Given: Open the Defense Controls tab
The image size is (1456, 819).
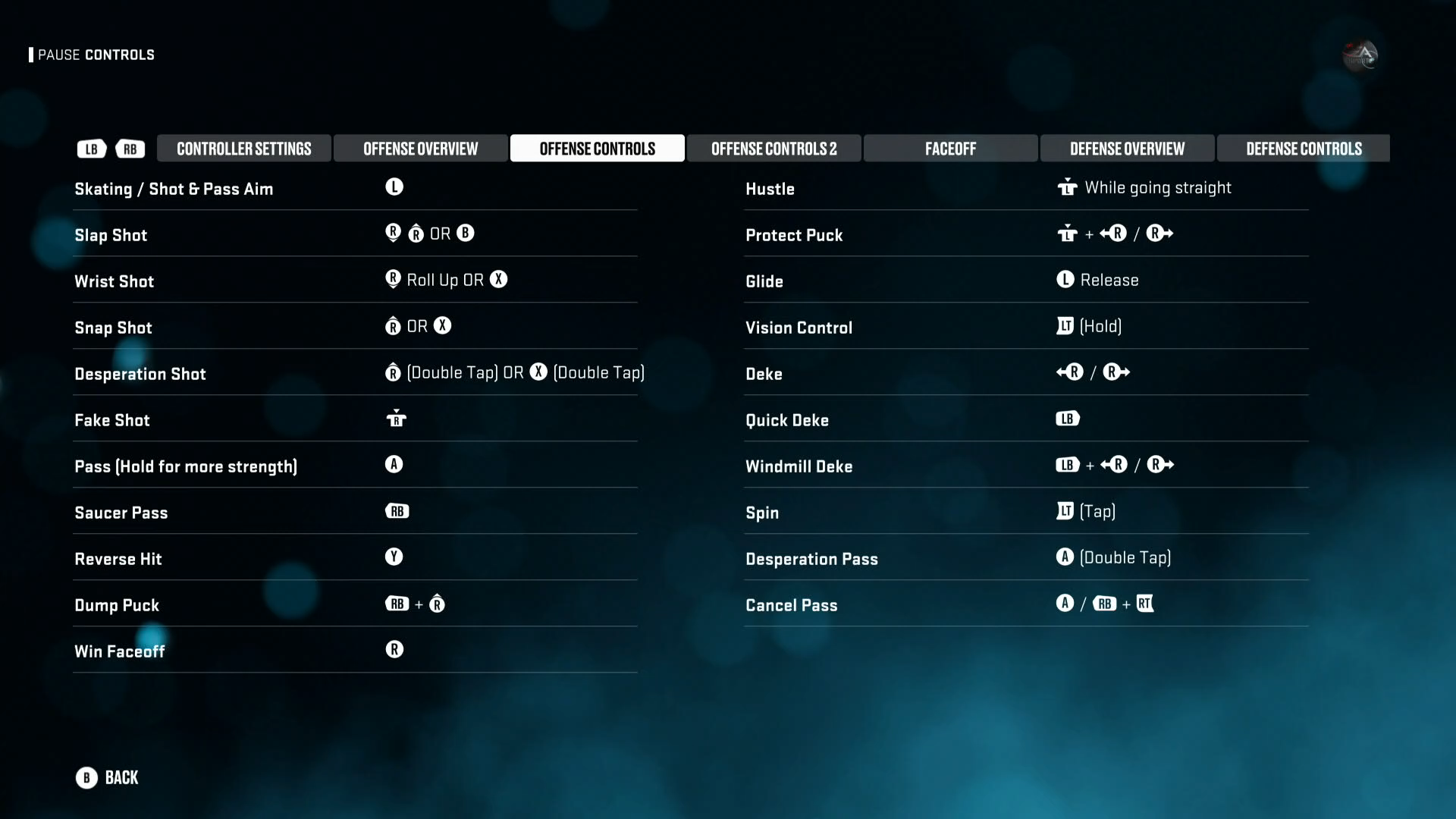Looking at the screenshot, I should (x=1304, y=149).
